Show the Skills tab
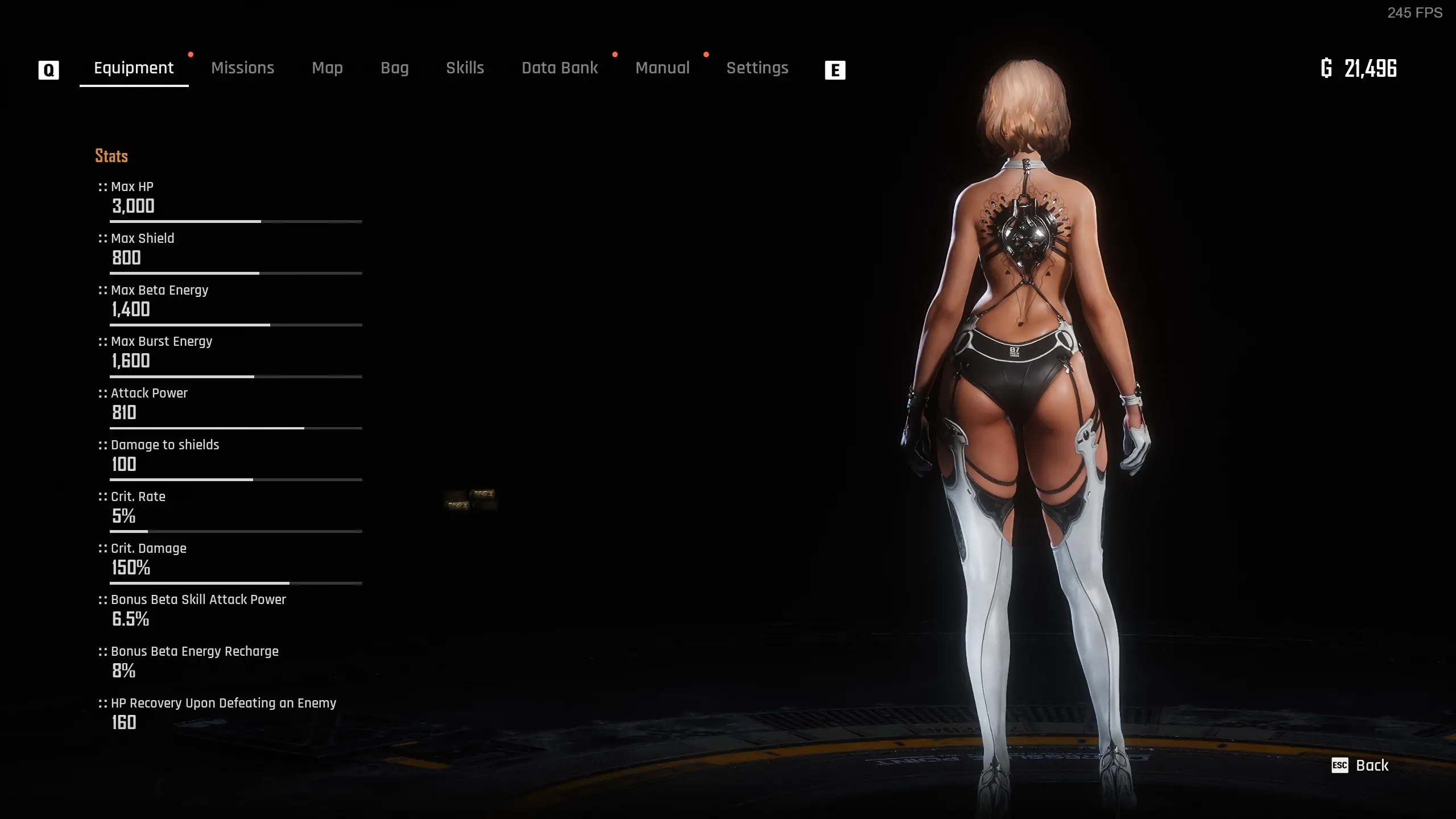 pyautogui.click(x=465, y=68)
